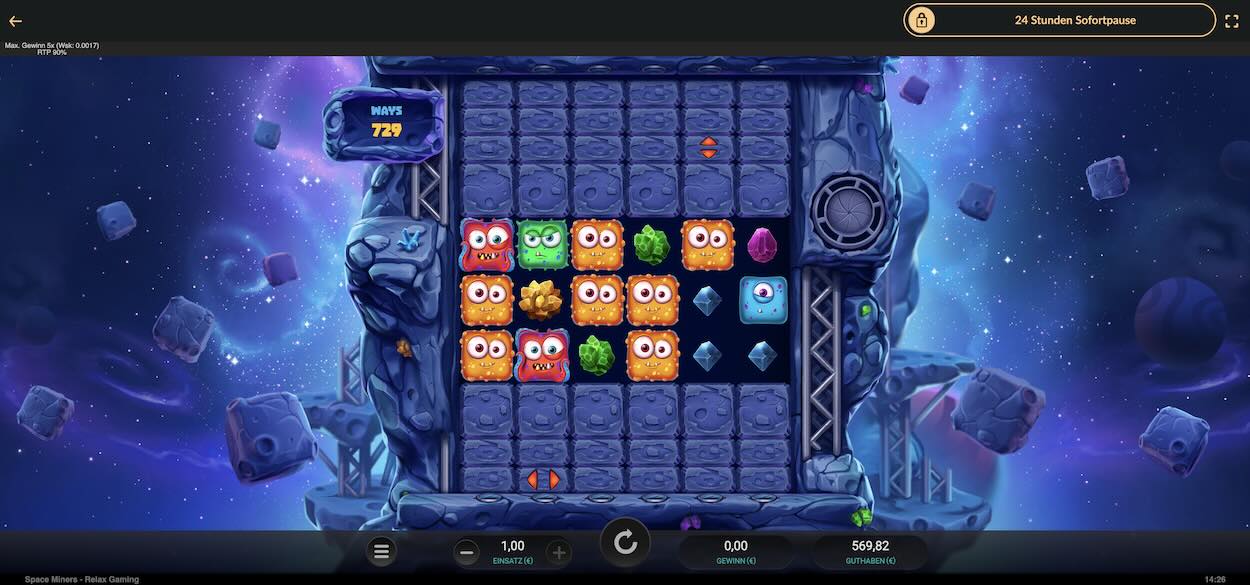Activate the 24 Stunden Sofortpause button
Viewport: 1250px width, 585px height.
tap(1059, 20)
